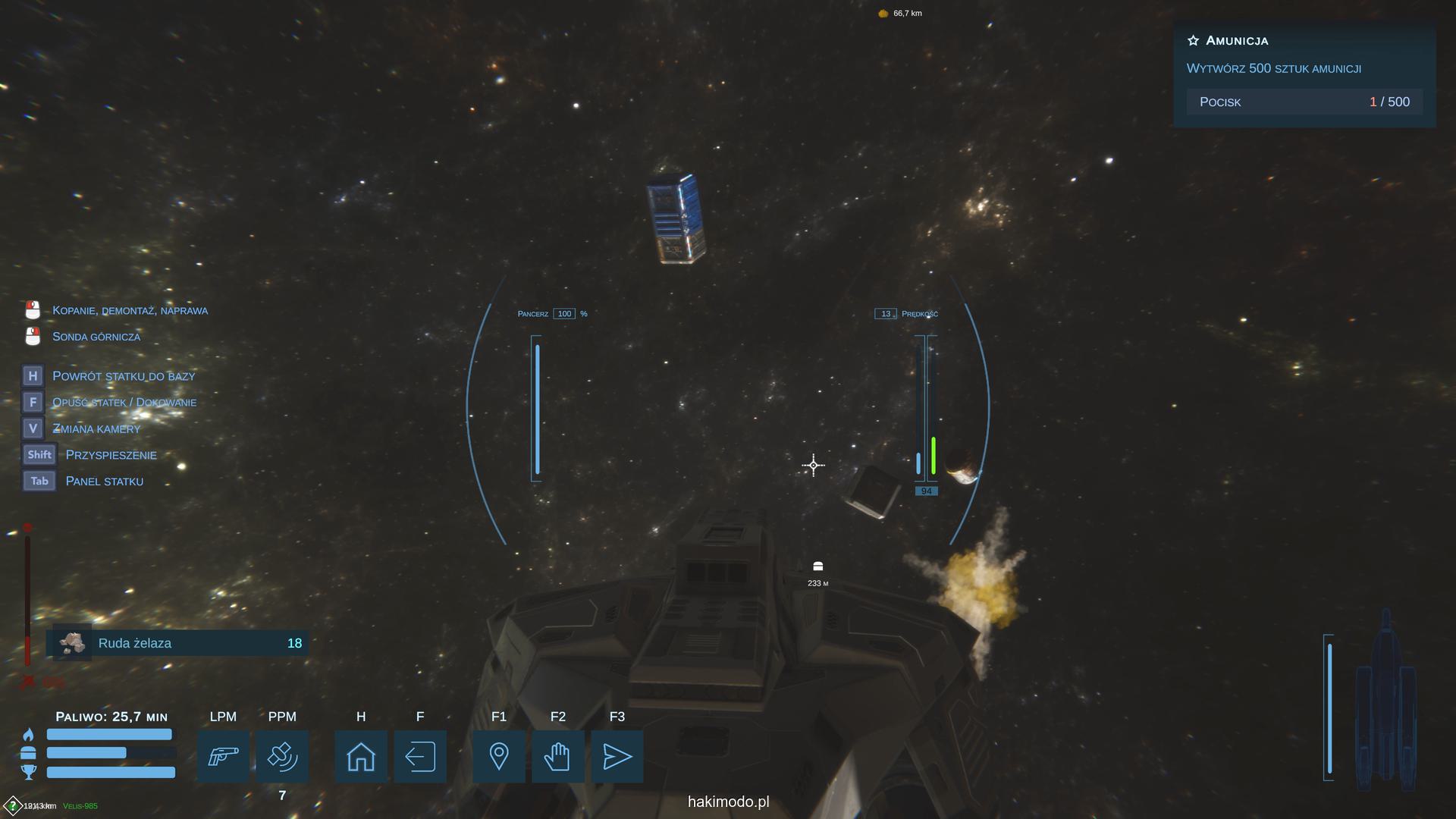Viewport: 1456px width, 819px height.
Task: Open the question mark help icon
Action: click(13, 805)
